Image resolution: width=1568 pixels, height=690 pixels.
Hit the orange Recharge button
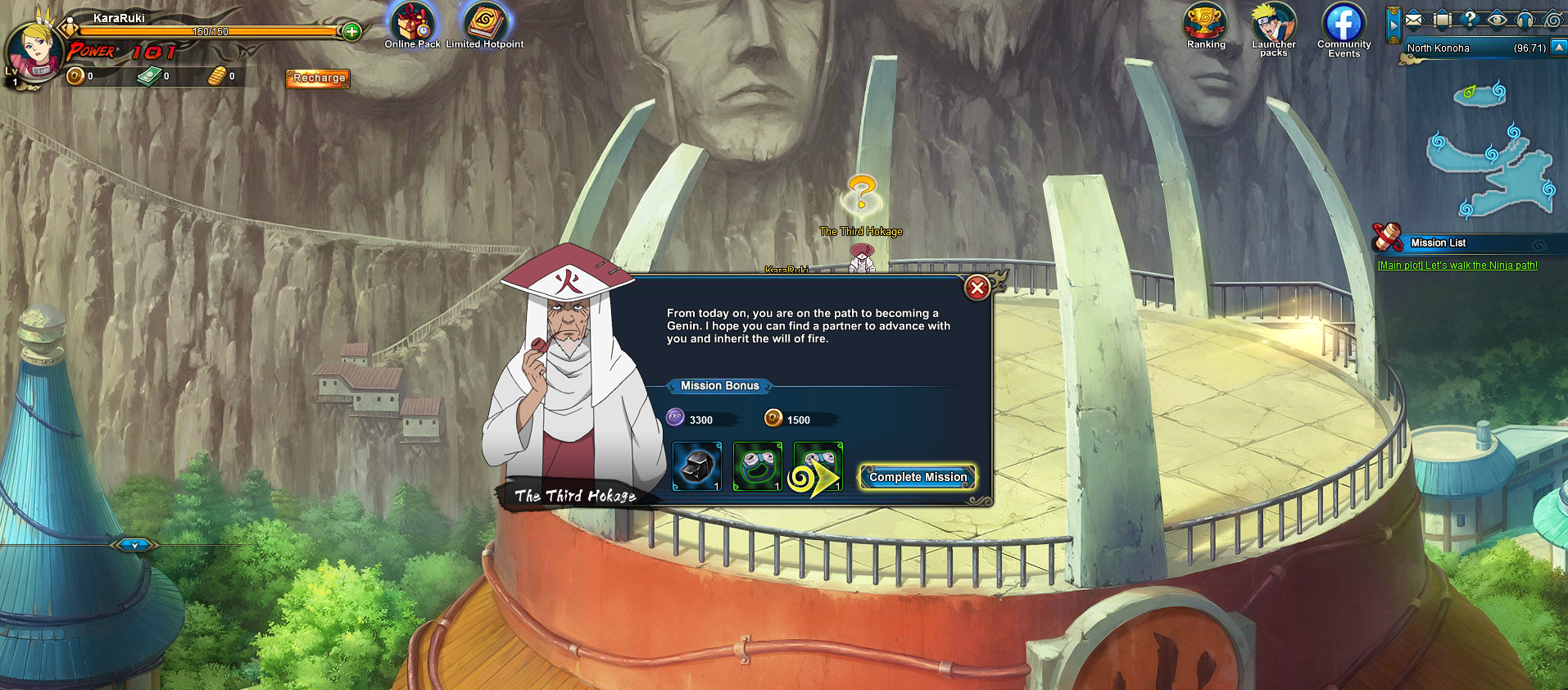318,78
